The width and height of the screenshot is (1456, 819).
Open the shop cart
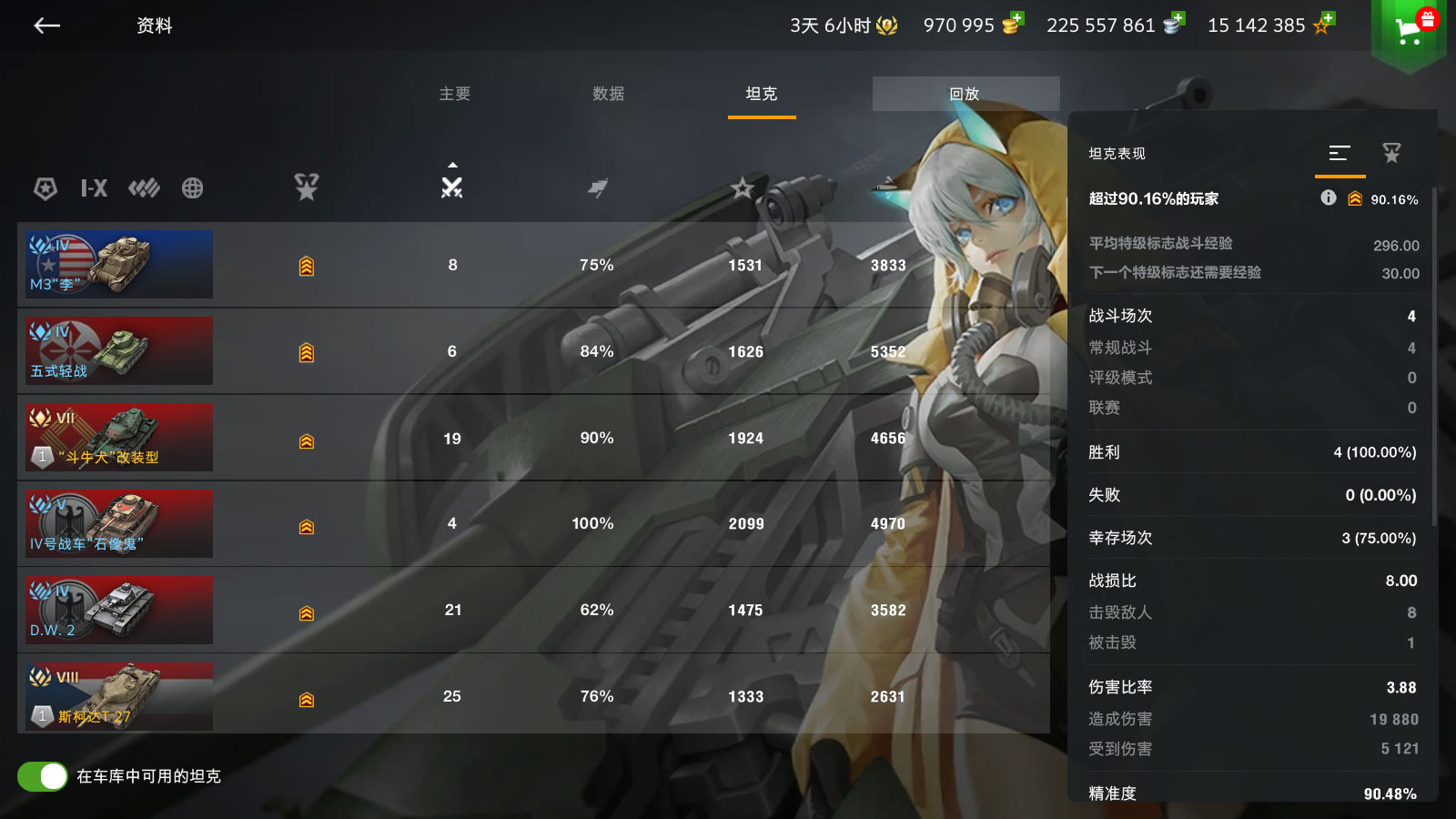[1409, 31]
